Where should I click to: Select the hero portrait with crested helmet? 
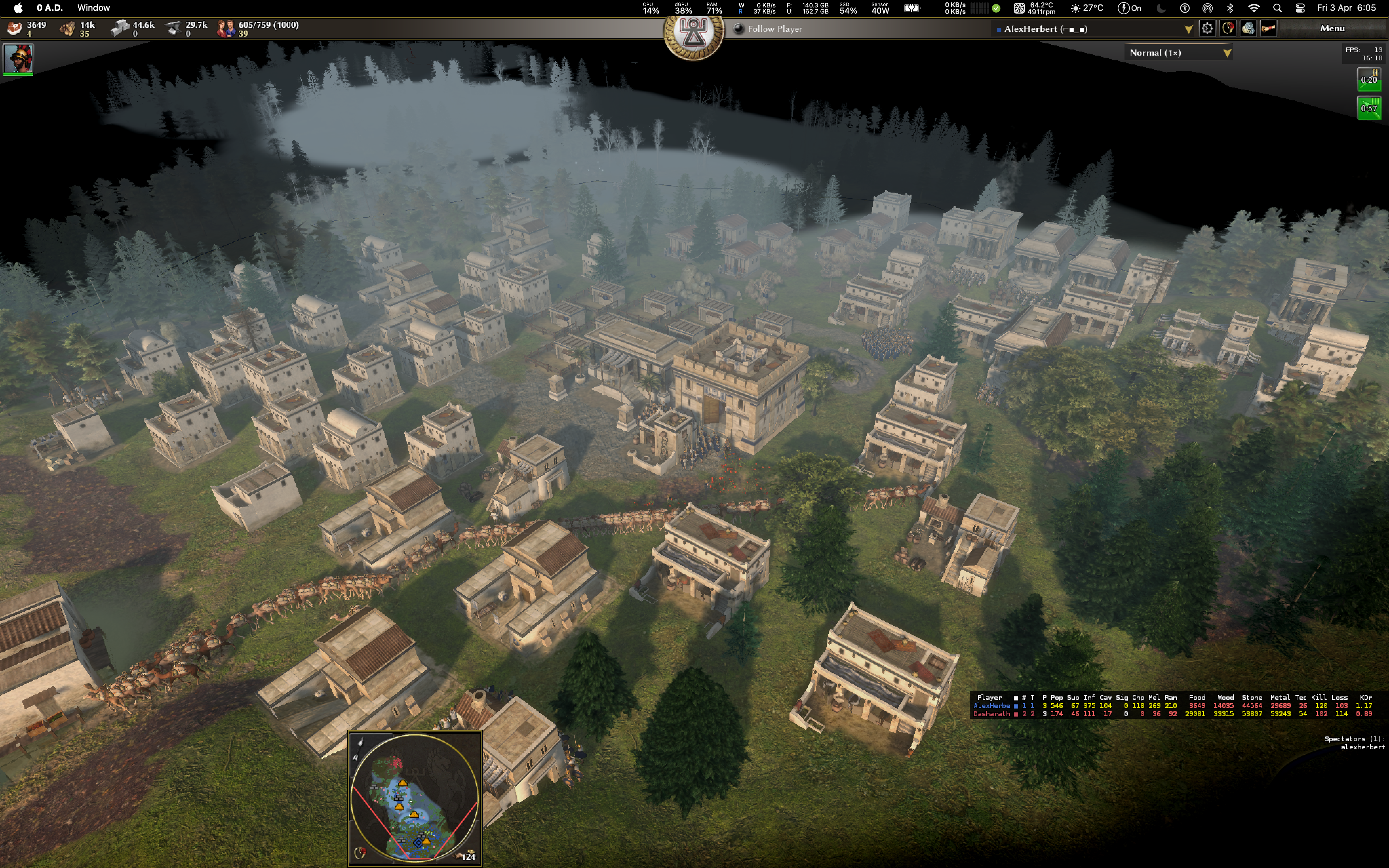pos(18,58)
